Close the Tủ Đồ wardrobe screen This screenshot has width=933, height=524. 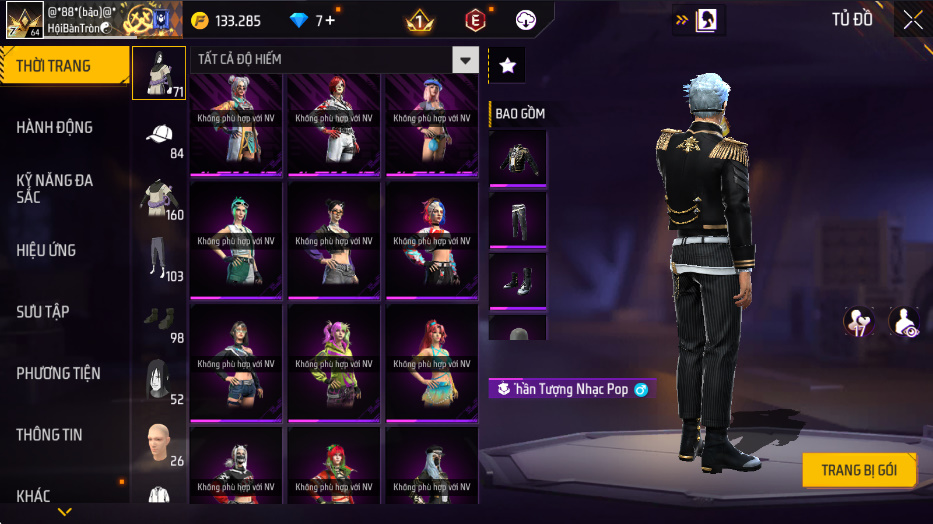click(912, 20)
